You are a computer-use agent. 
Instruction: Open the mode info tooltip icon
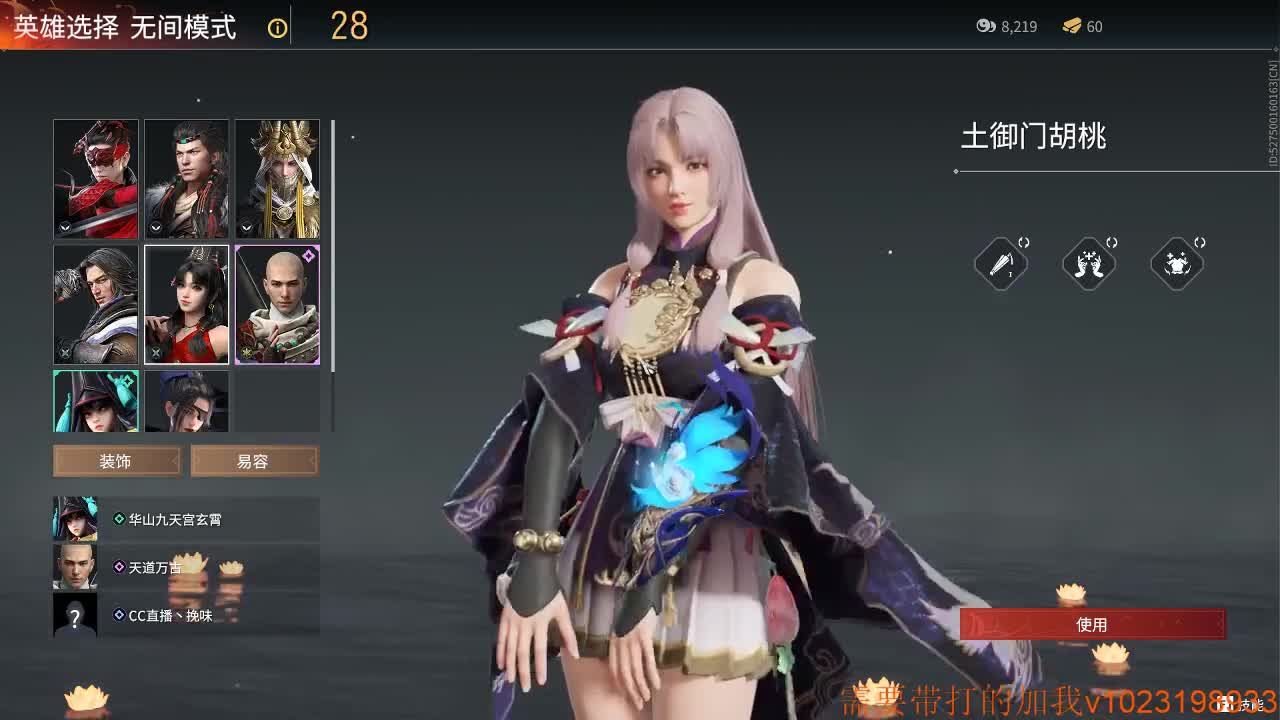(277, 27)
